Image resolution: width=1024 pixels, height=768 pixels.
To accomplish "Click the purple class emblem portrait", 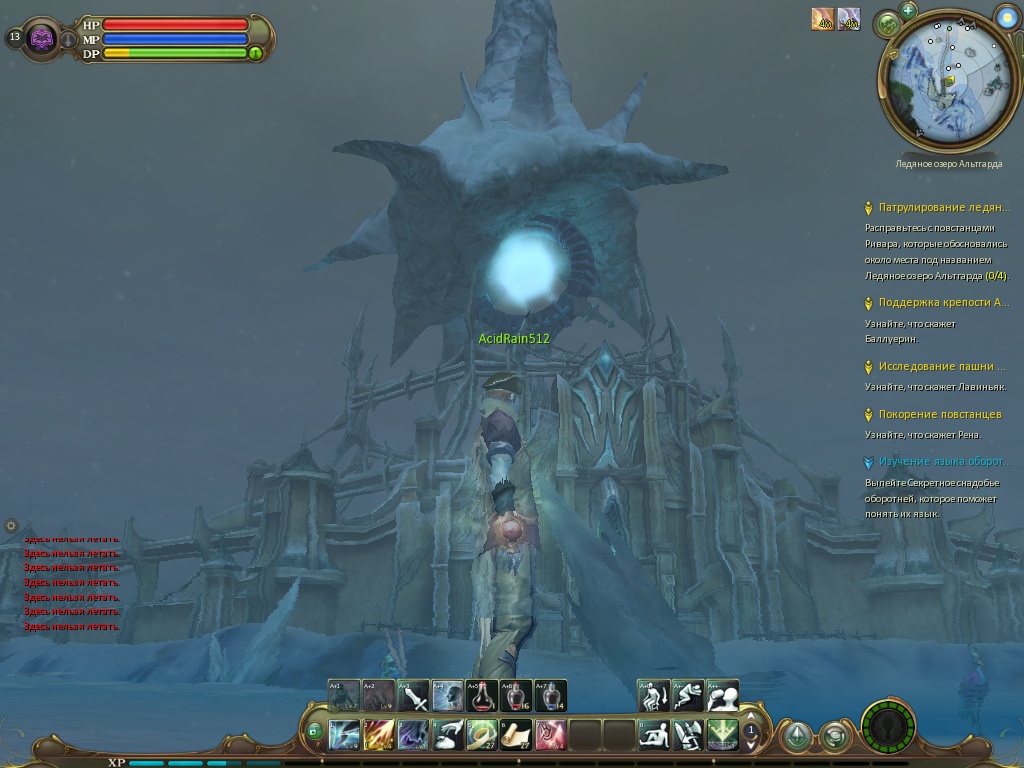I will pos(42,38).
